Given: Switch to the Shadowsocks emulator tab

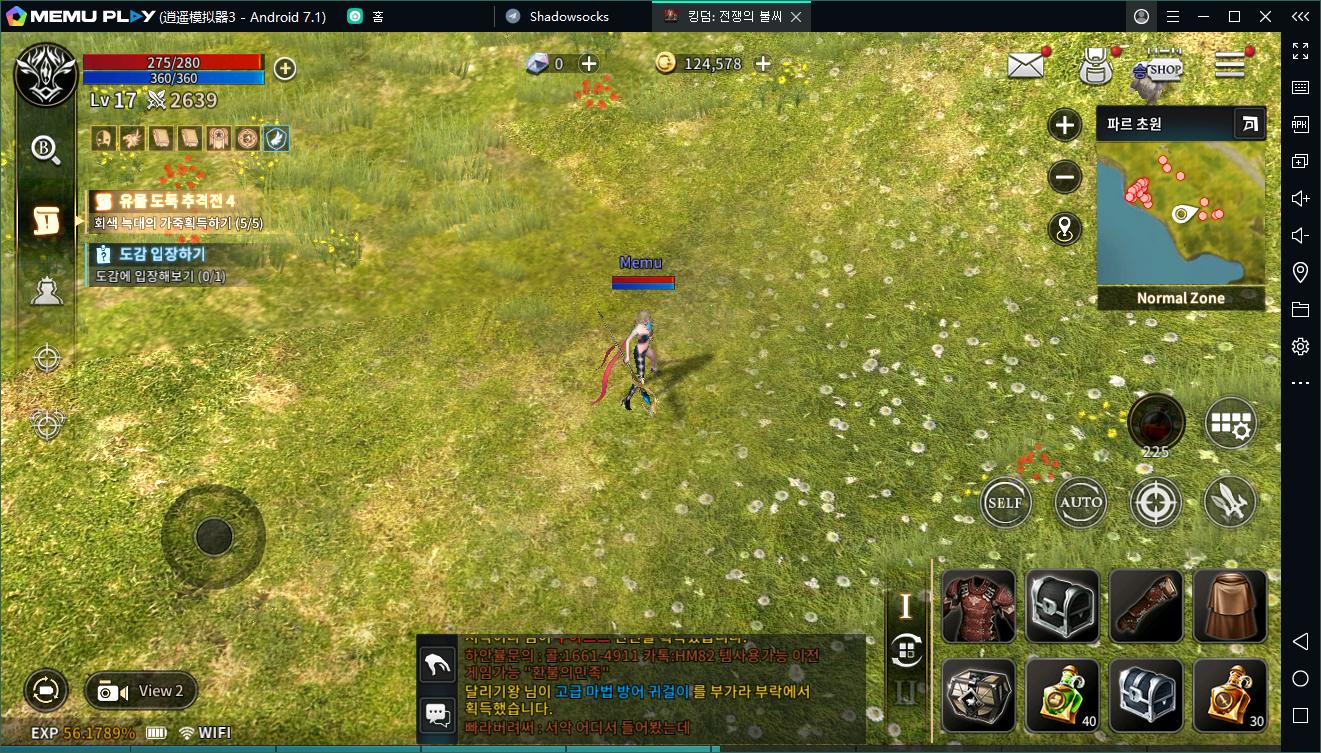Looking at the screenshot, I should 568,16.
